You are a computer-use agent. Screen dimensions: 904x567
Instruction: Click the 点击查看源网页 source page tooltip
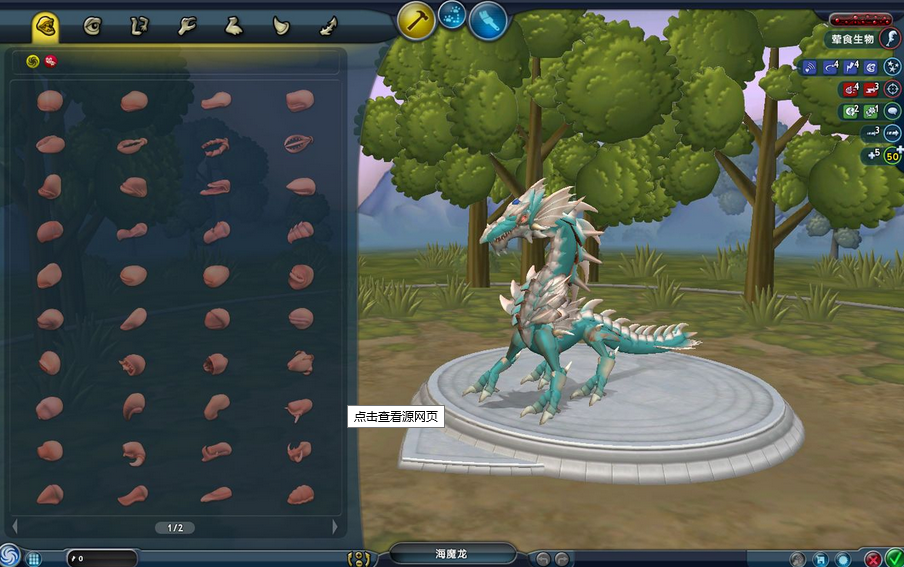click(x=394, y=417)
